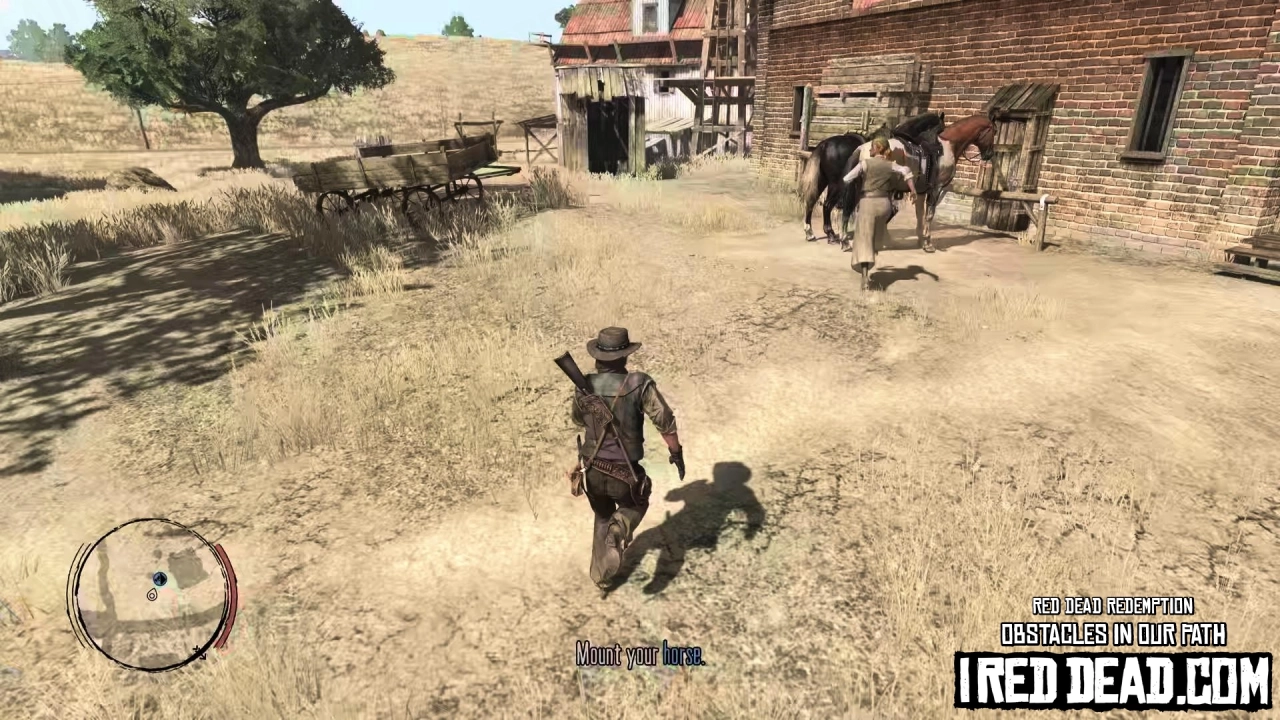The width and height of the screenshot is (1280, 720).
Task: Click the OBSTACLES IN OUR PATH caption
Action: (x=1113, y=635)
